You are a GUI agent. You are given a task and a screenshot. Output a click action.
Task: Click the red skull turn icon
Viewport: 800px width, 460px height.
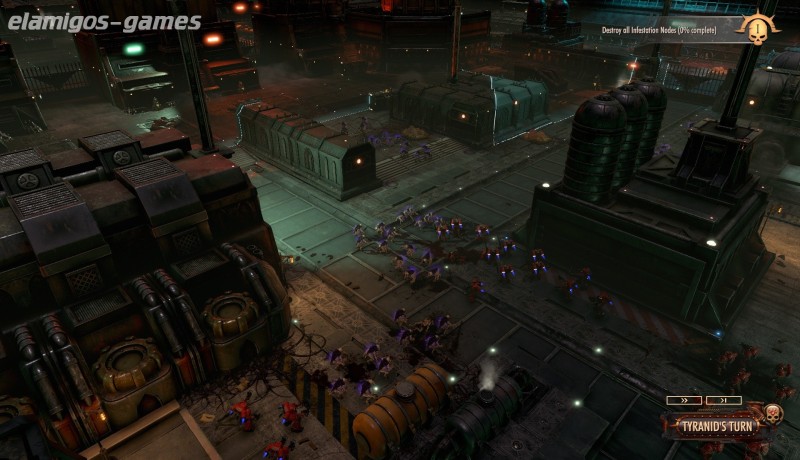[772, 414]
